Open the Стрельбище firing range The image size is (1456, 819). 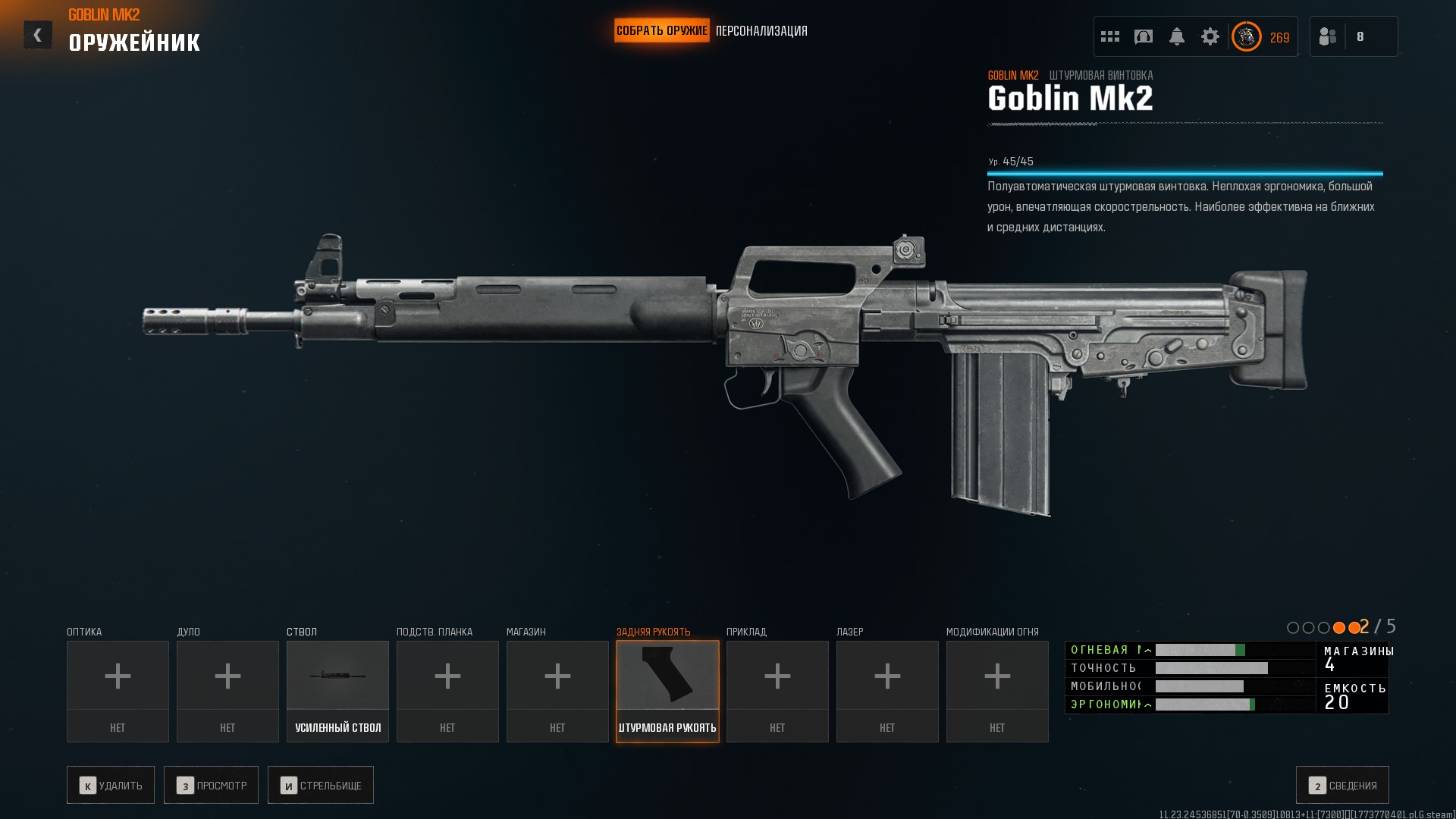click(321, 785)
